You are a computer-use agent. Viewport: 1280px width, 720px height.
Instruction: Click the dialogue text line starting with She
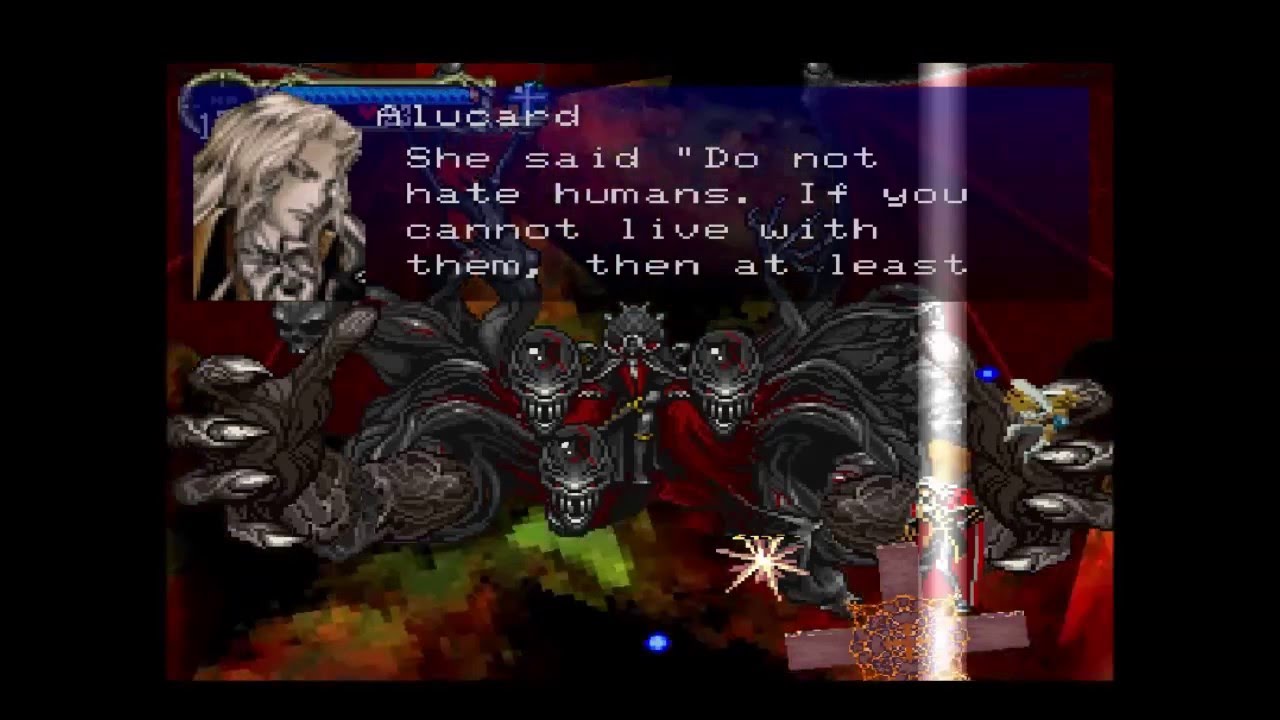640,157
